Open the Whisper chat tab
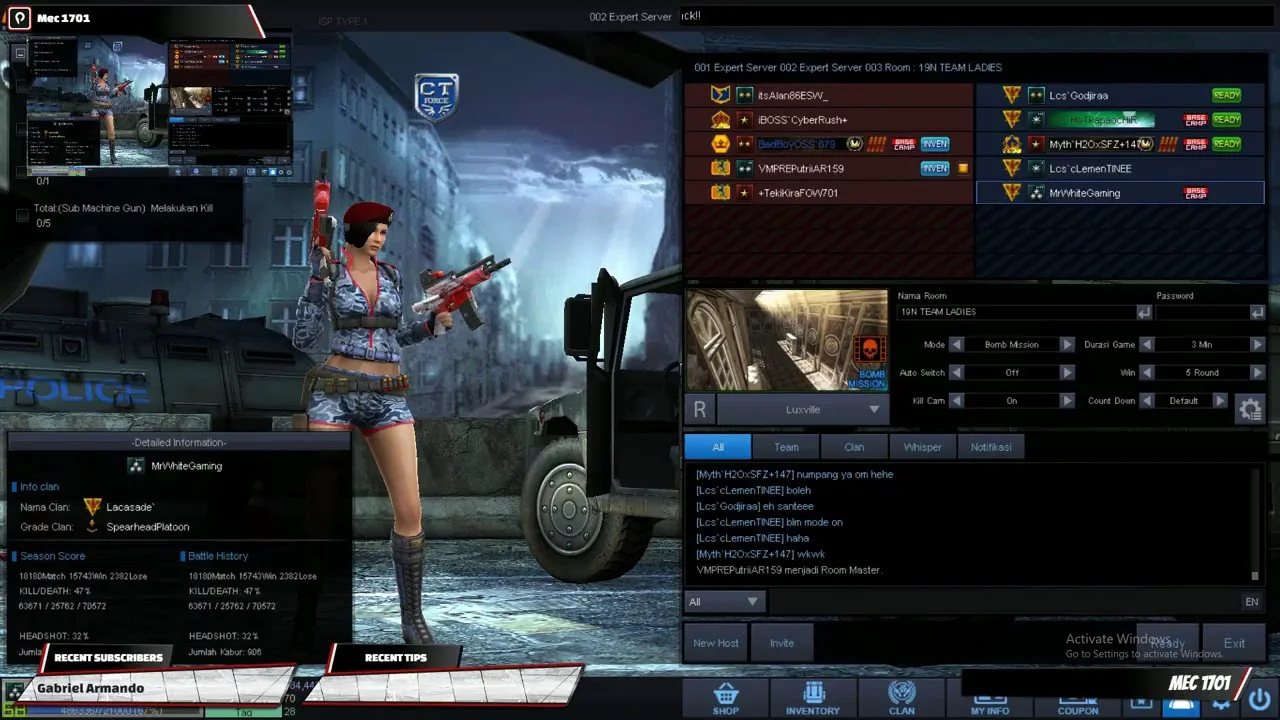Image resolution: width=1280 pixels, height=720 pixels. (x=922, y=447)
